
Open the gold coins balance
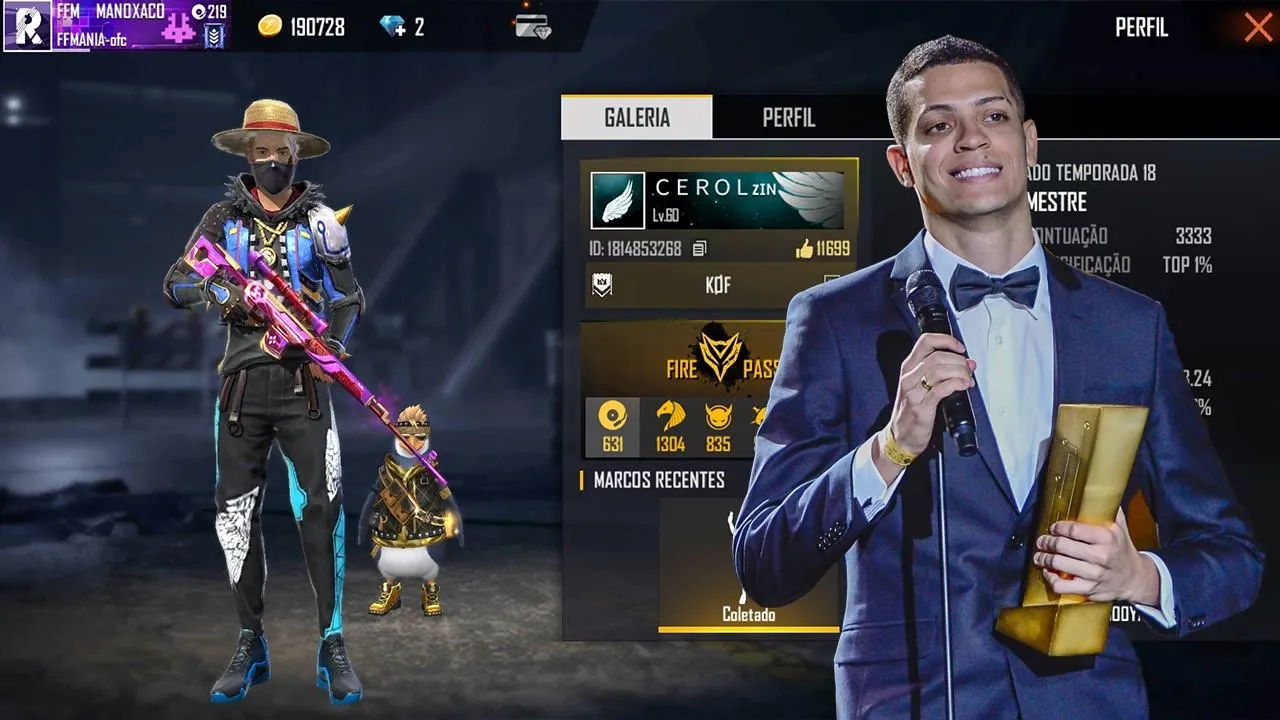(x=301, y=27)
